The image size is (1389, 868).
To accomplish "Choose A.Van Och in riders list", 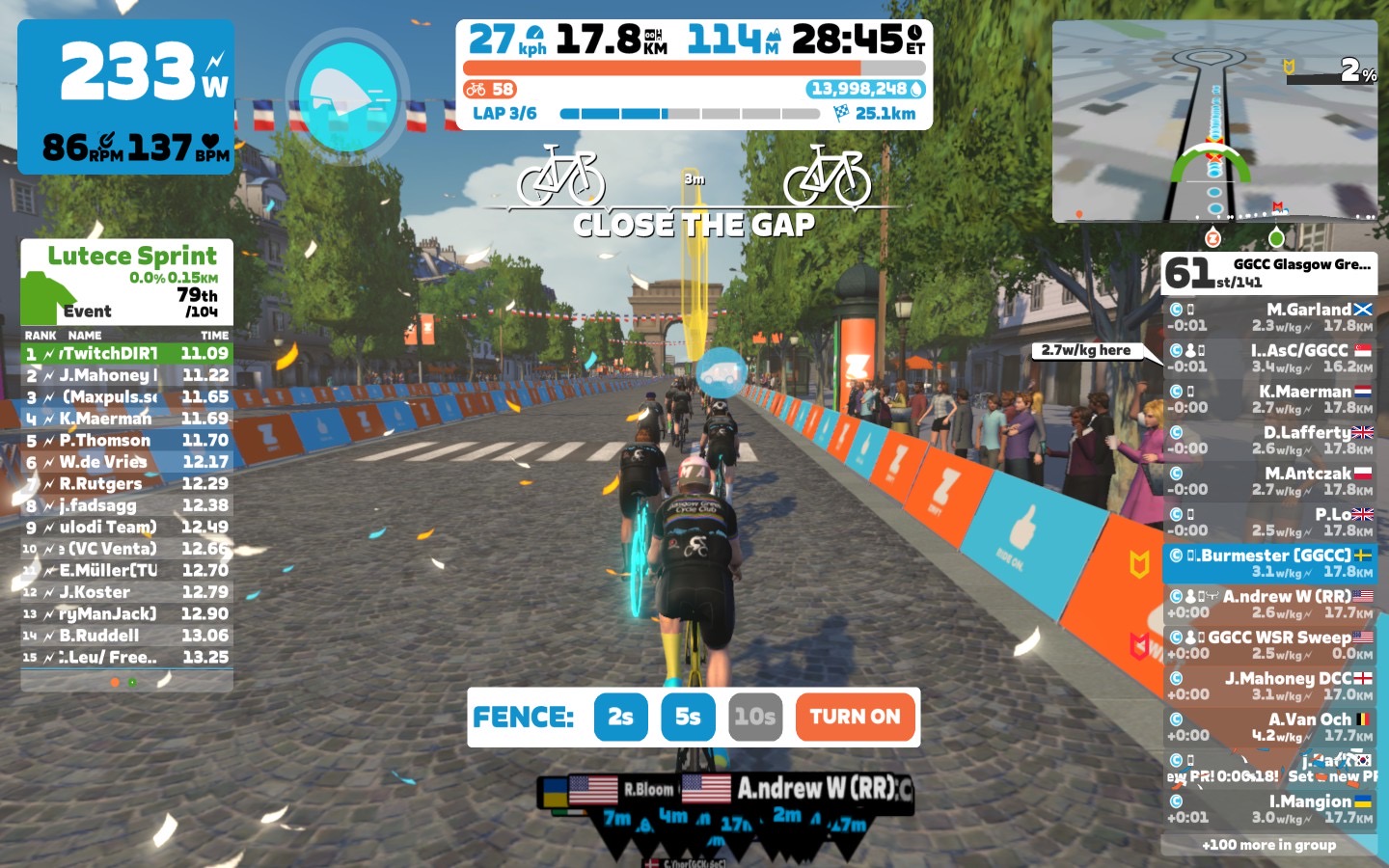I will [1269, 726].
